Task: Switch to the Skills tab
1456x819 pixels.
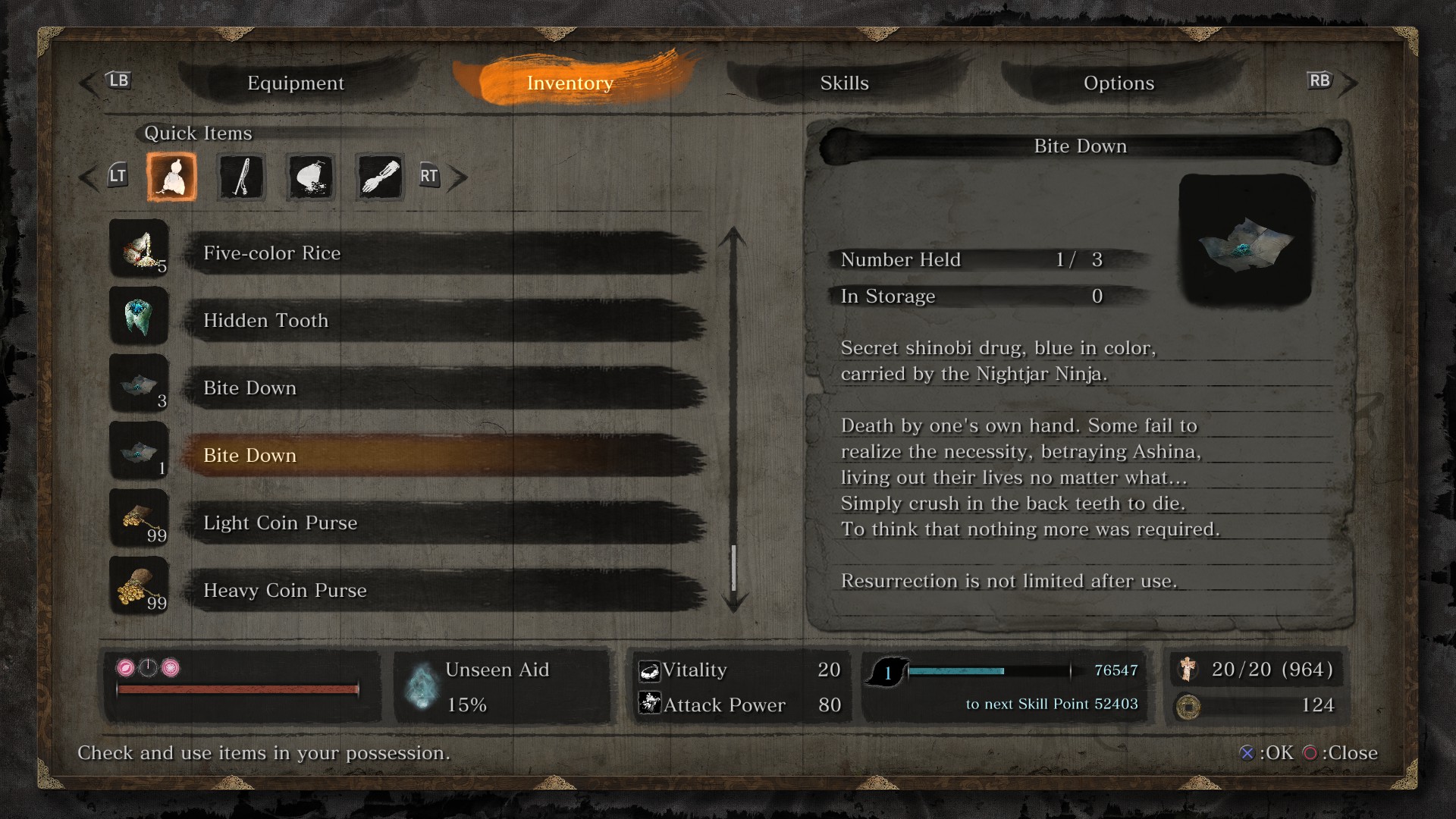Action: click(x=843, y=83)
